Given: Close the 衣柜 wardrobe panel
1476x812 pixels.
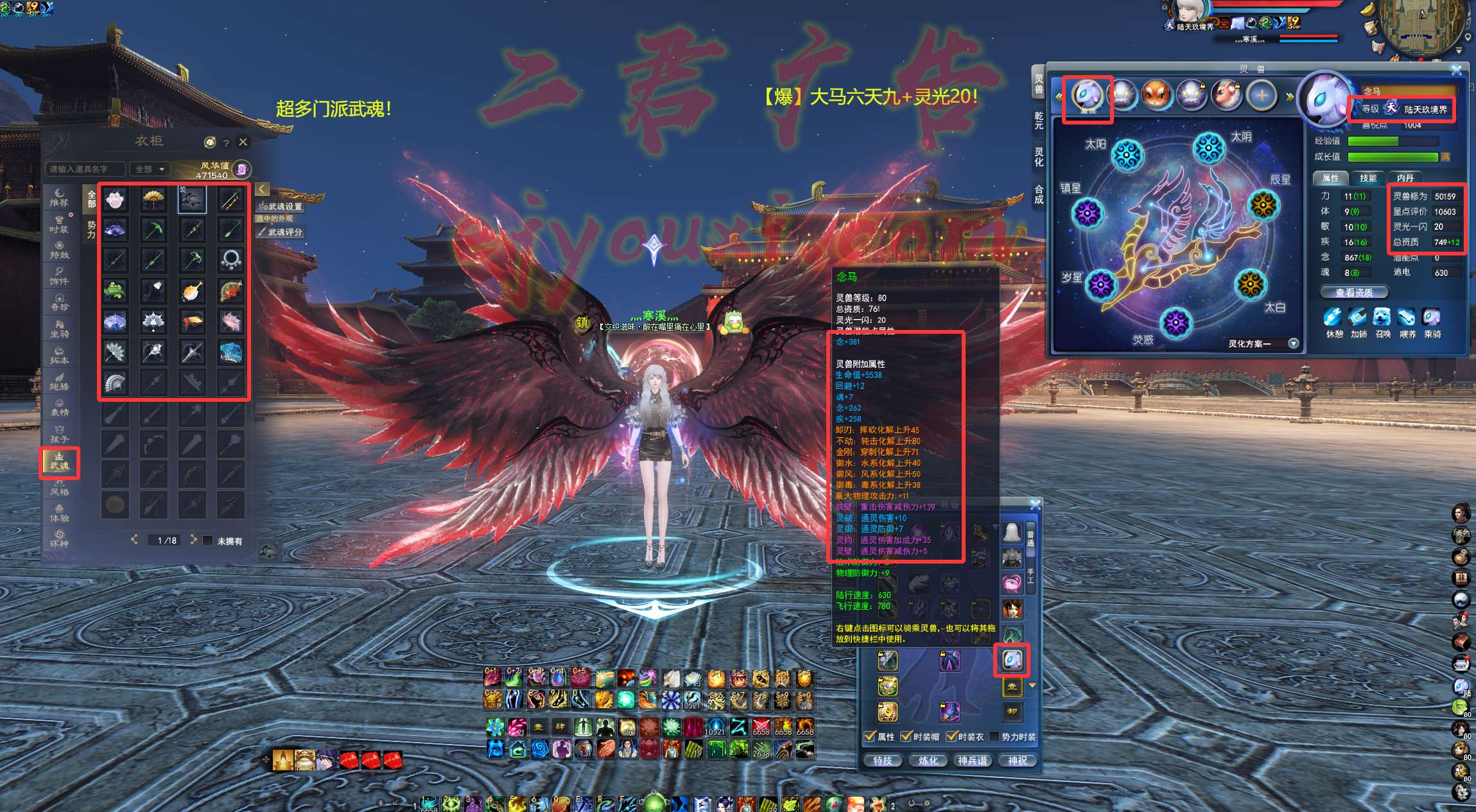Looking at the screenshot, I should pos(243,142).
